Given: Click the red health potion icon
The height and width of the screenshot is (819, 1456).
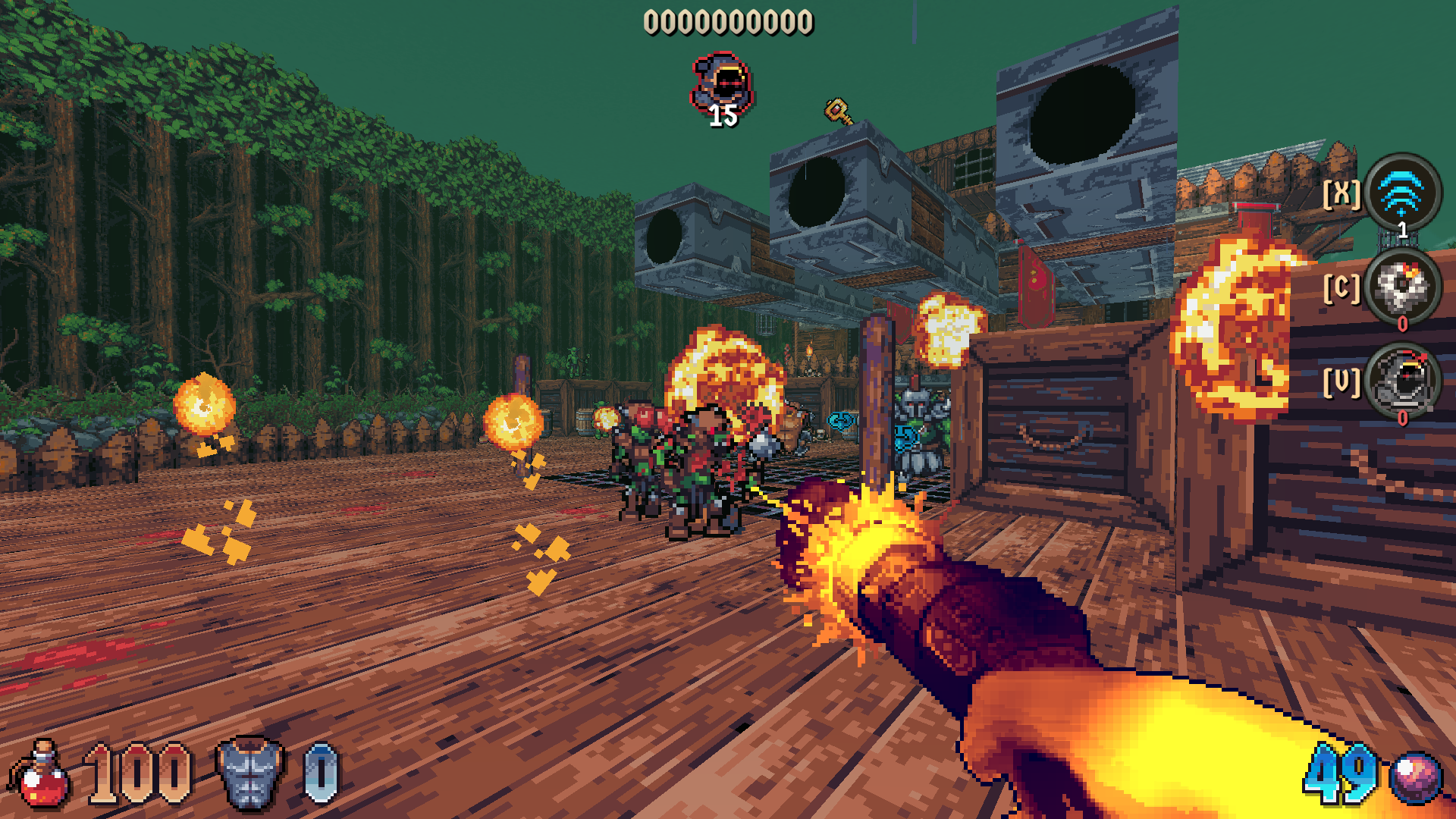Looking at the screenshot, I should [x=40, y=777].
